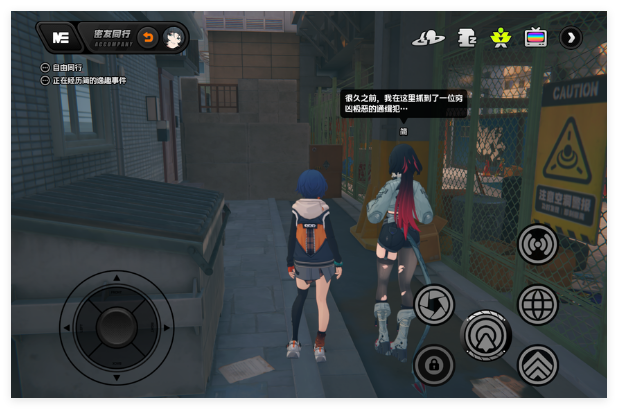Open the ringed planet icon
Image resolution: width=618 pixels, height=409 pixels.
(x=428, y=38)
